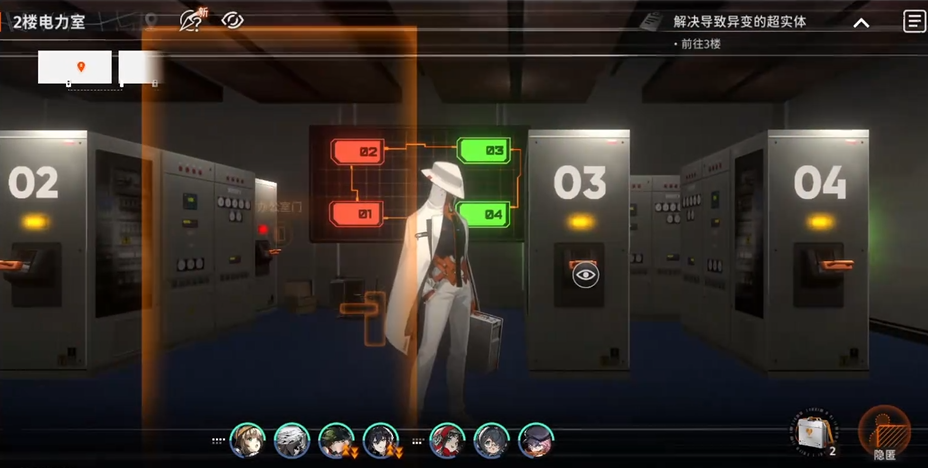928x468 pixels.
Task: Click the red 01 node on circuit panel
Action: click(x=356, y=213)
